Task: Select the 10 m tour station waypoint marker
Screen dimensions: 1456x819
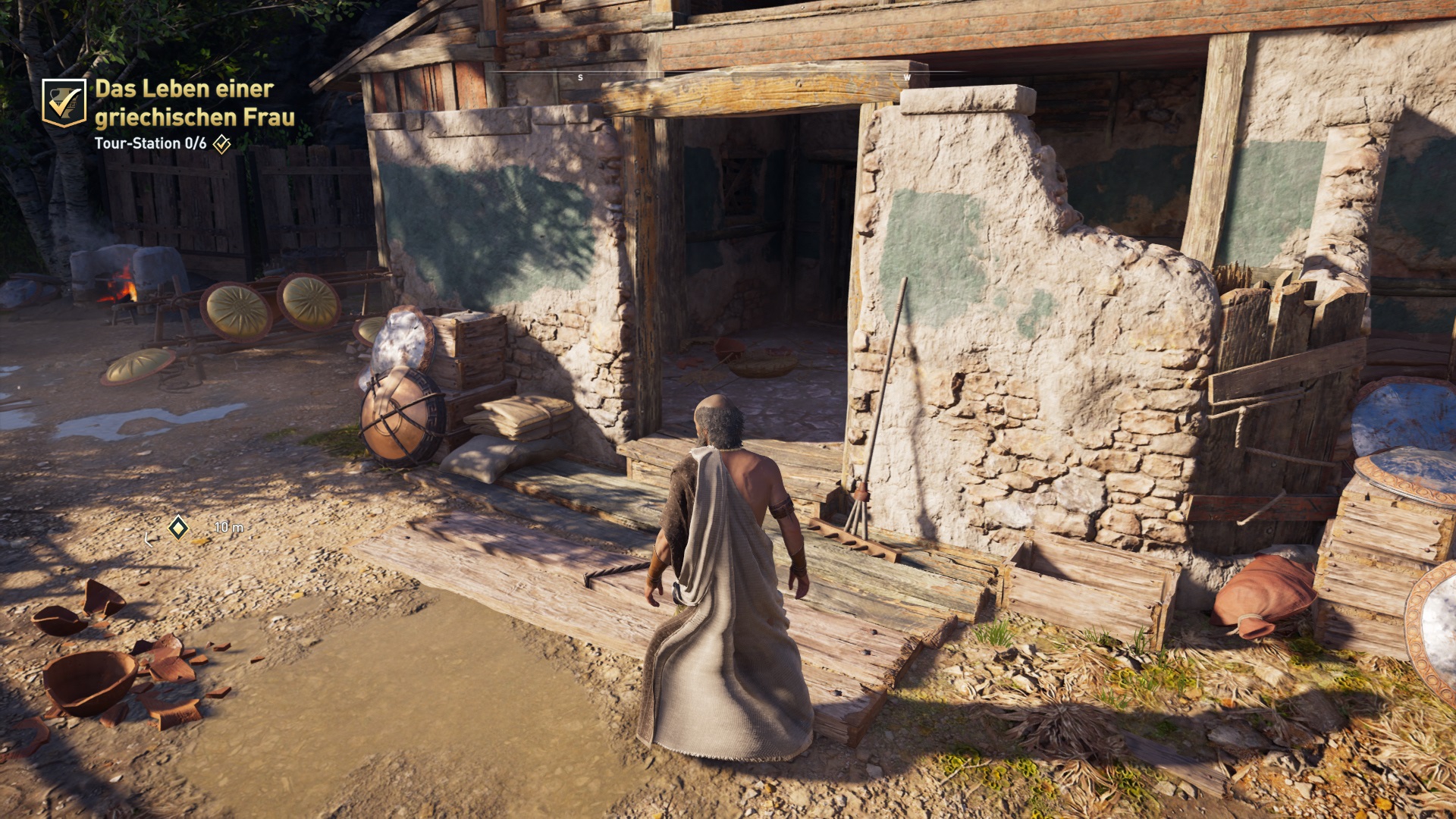Action: coord(178,527)
